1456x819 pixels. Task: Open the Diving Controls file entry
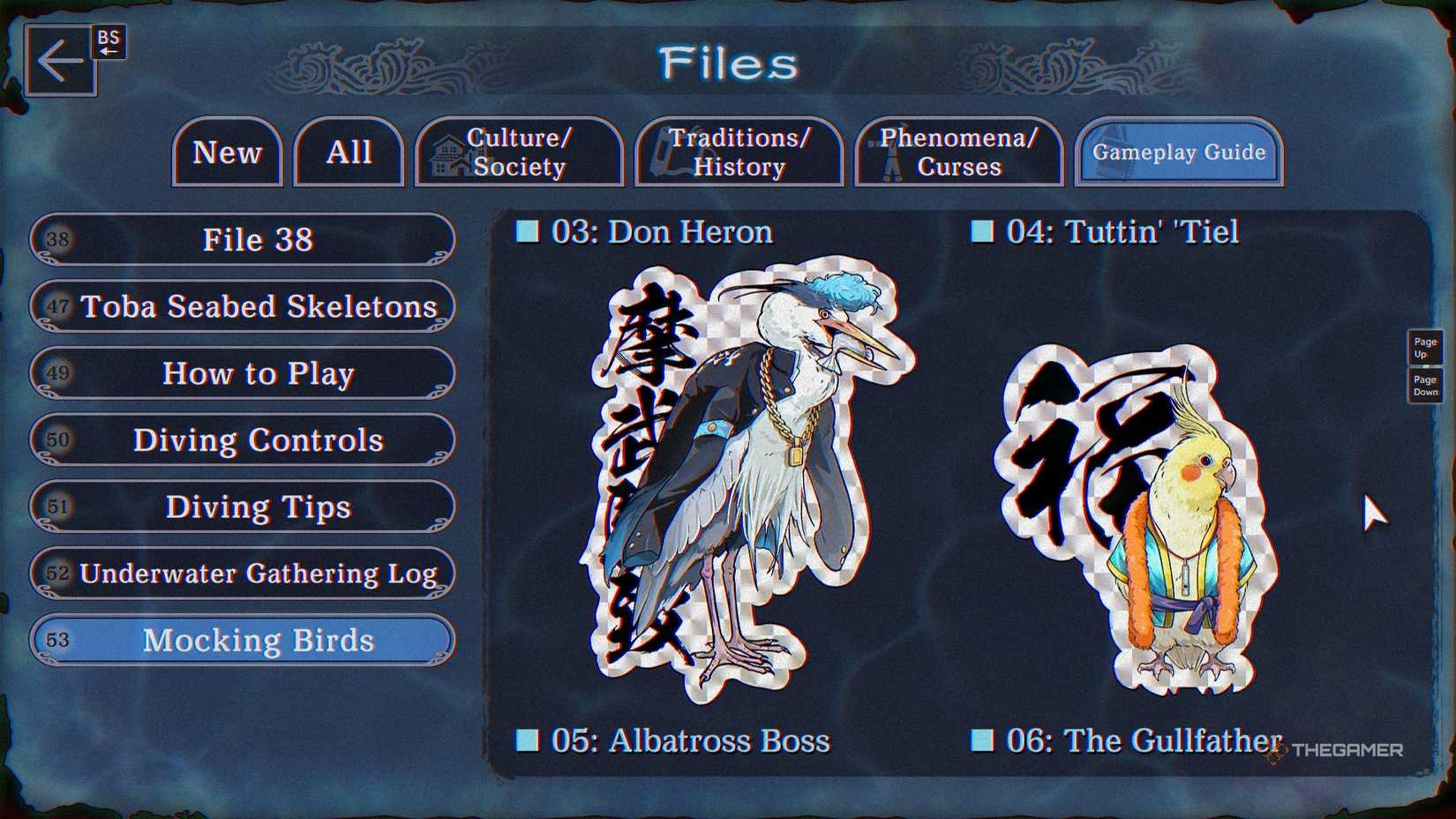coord(258,440)
